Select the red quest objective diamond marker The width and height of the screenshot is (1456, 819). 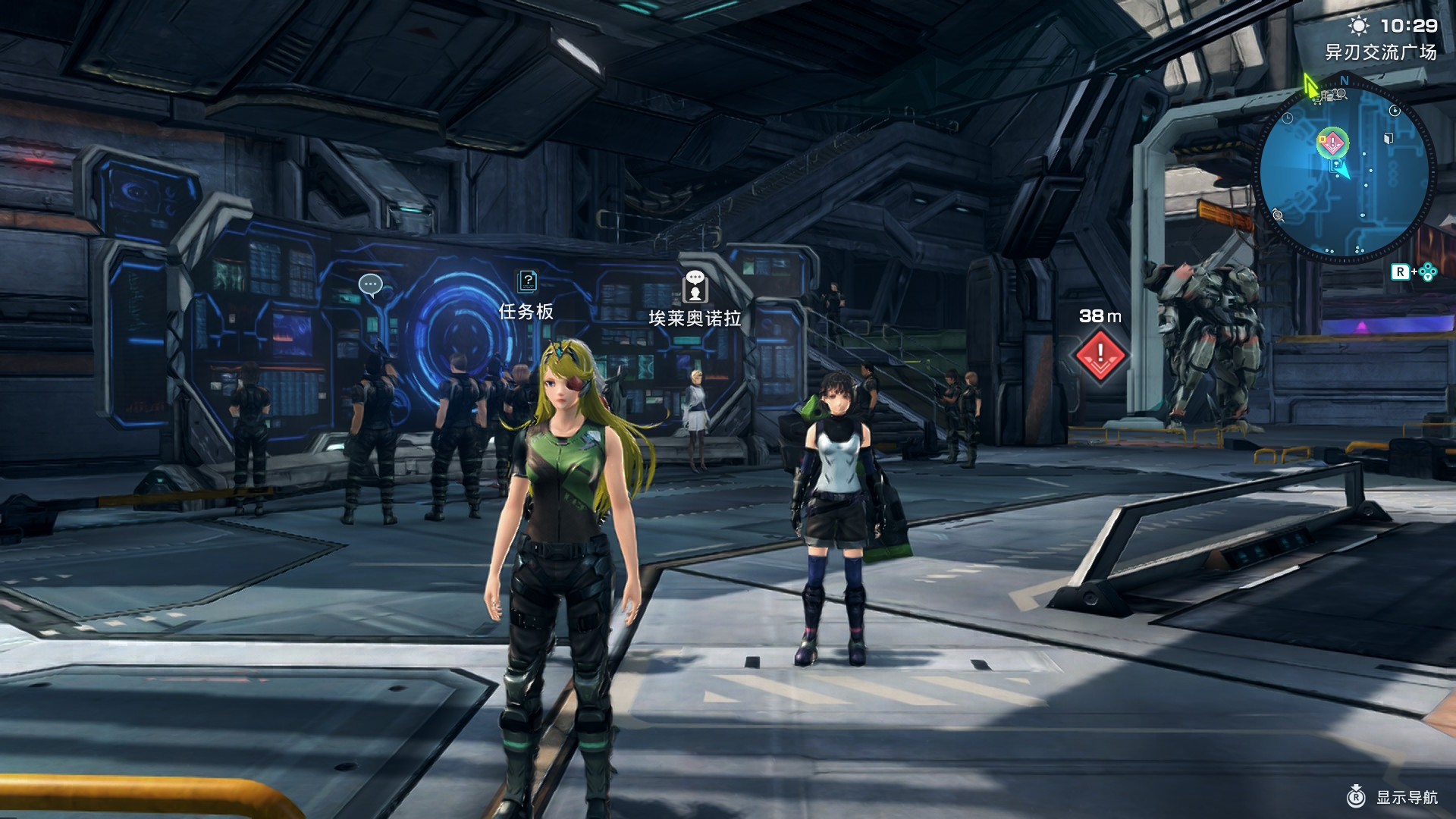click(x=1100, y=354)
